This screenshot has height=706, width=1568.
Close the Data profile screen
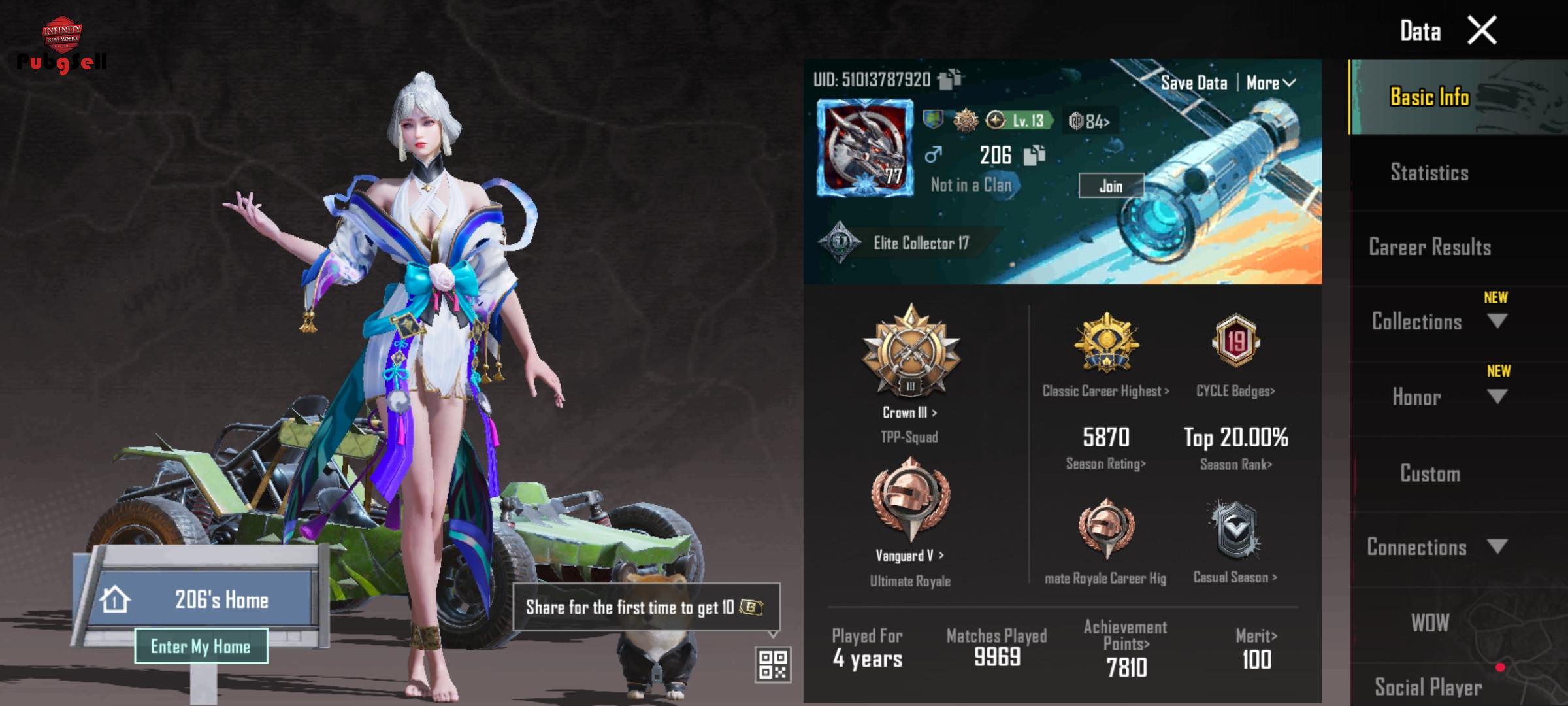1482,31
